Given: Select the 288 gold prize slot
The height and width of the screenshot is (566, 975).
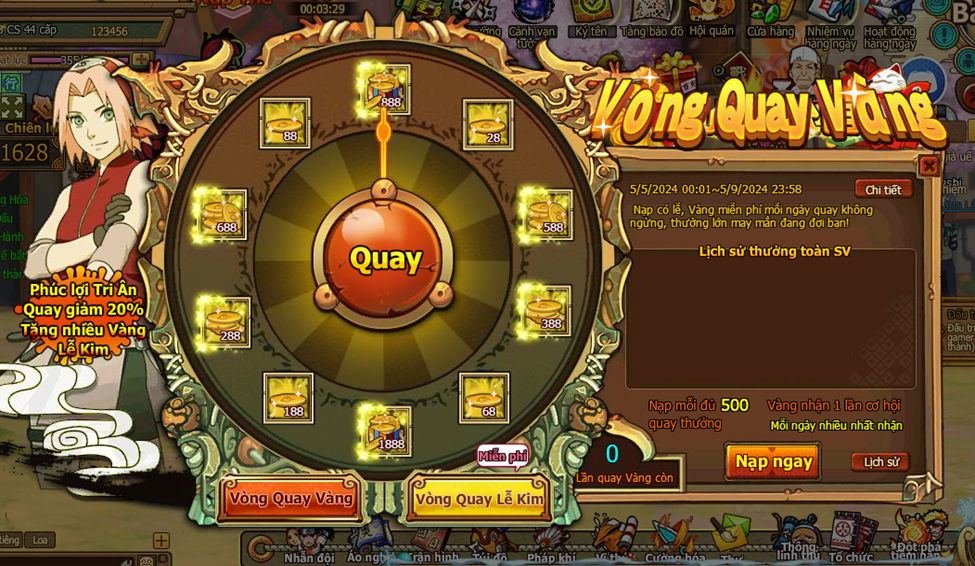Looking at the screenshot, I should [225, 322].
